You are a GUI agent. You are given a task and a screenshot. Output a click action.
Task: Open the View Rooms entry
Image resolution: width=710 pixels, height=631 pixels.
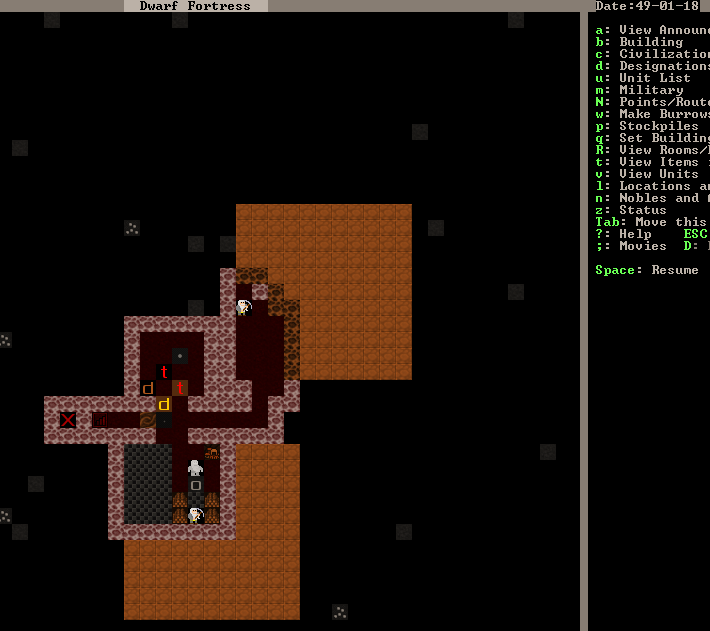click(655, 150)
